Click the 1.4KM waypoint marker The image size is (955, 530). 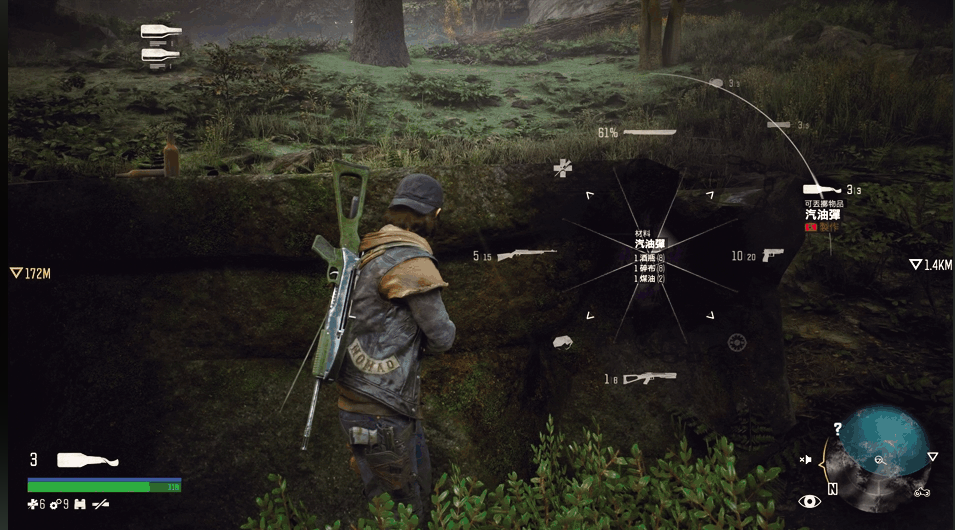pos(930,265)
